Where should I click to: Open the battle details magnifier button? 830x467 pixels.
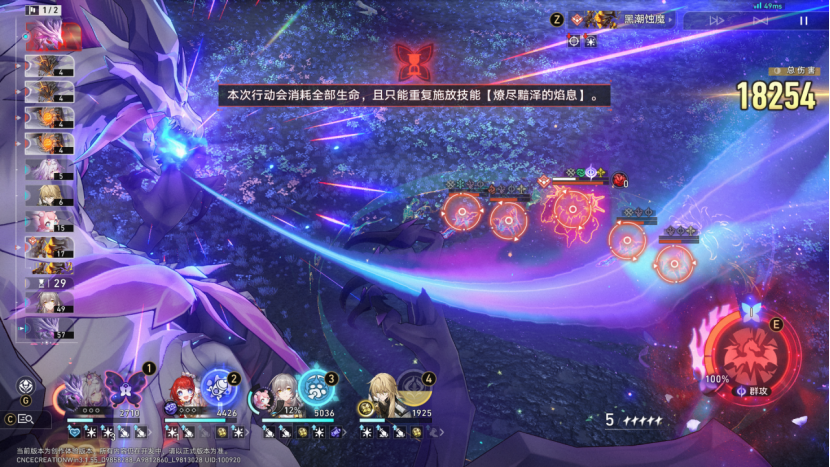pos(27,419)
